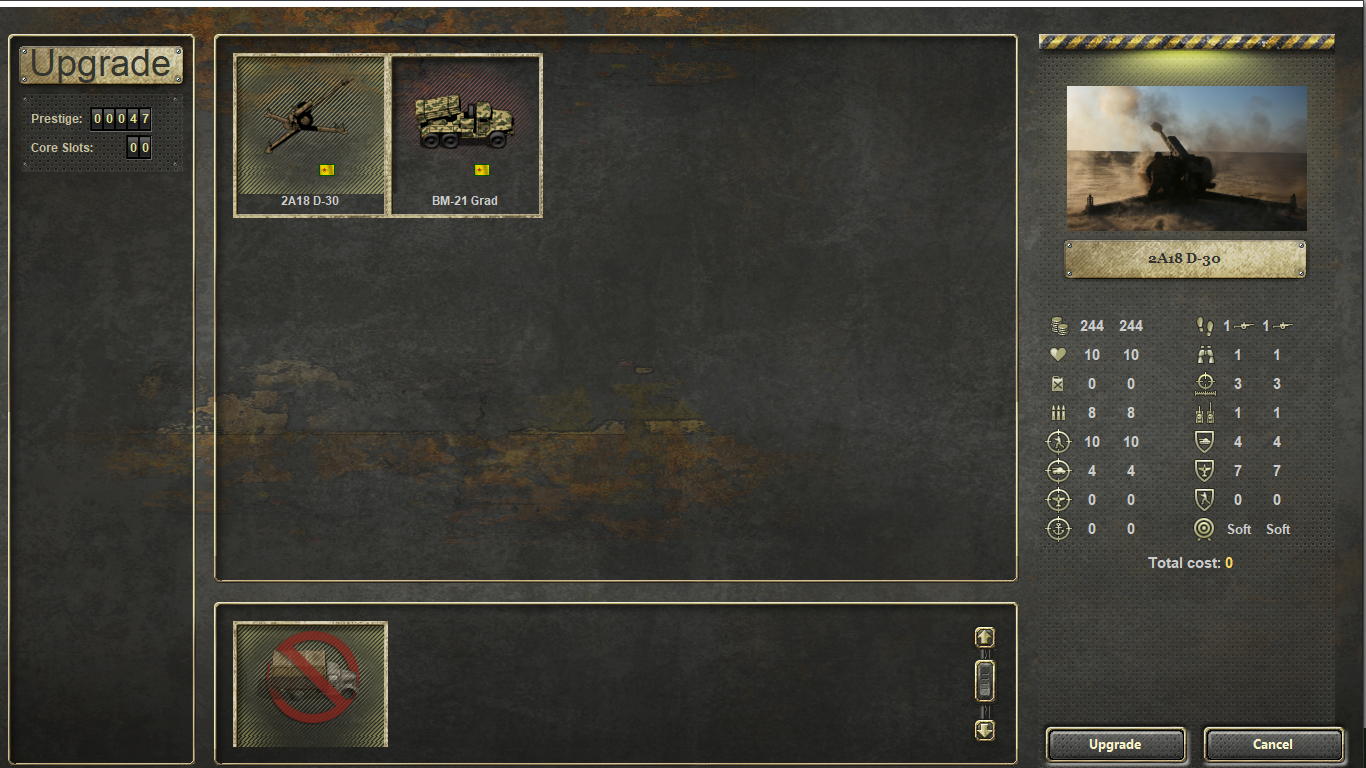Click the transport list scrollbar handle
The image size is (1366, 768).
pos(985,681)
